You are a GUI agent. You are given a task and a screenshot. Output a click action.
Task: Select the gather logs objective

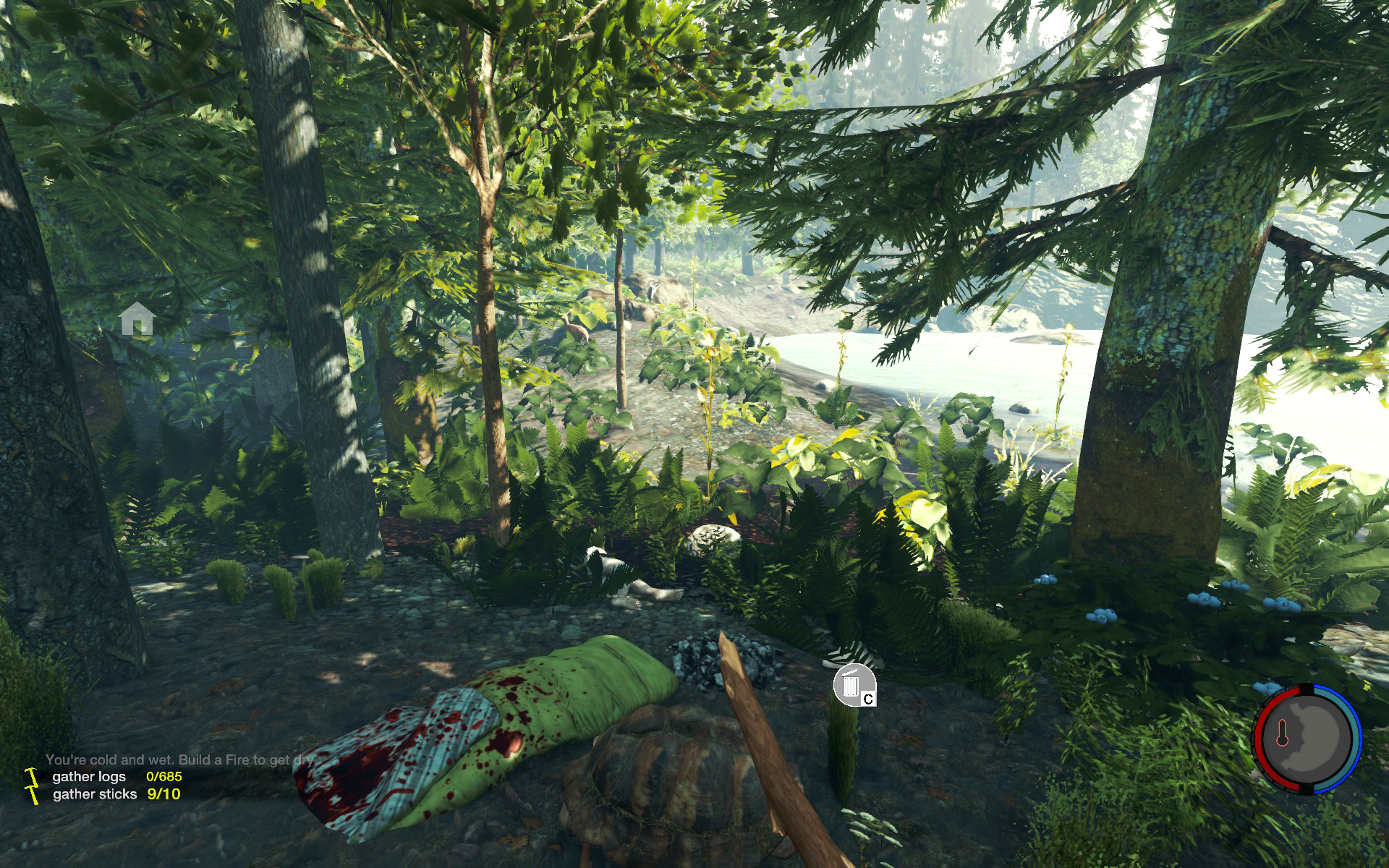click(89, 776)
